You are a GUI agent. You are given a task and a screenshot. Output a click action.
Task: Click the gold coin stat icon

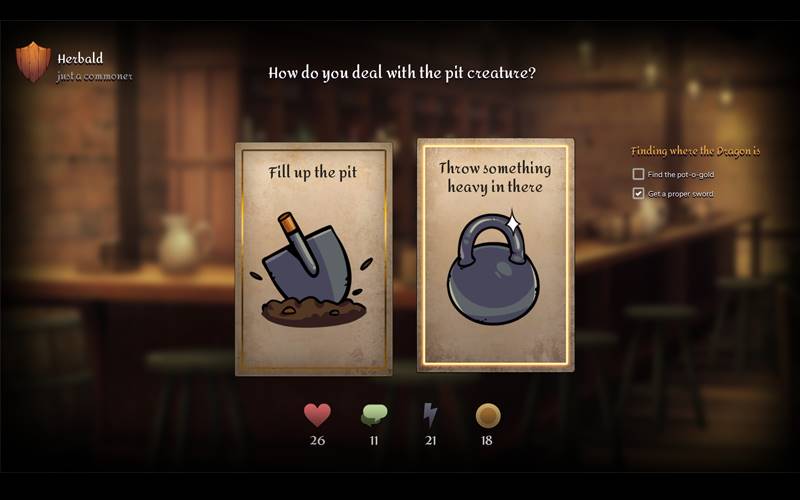(488, 415)
